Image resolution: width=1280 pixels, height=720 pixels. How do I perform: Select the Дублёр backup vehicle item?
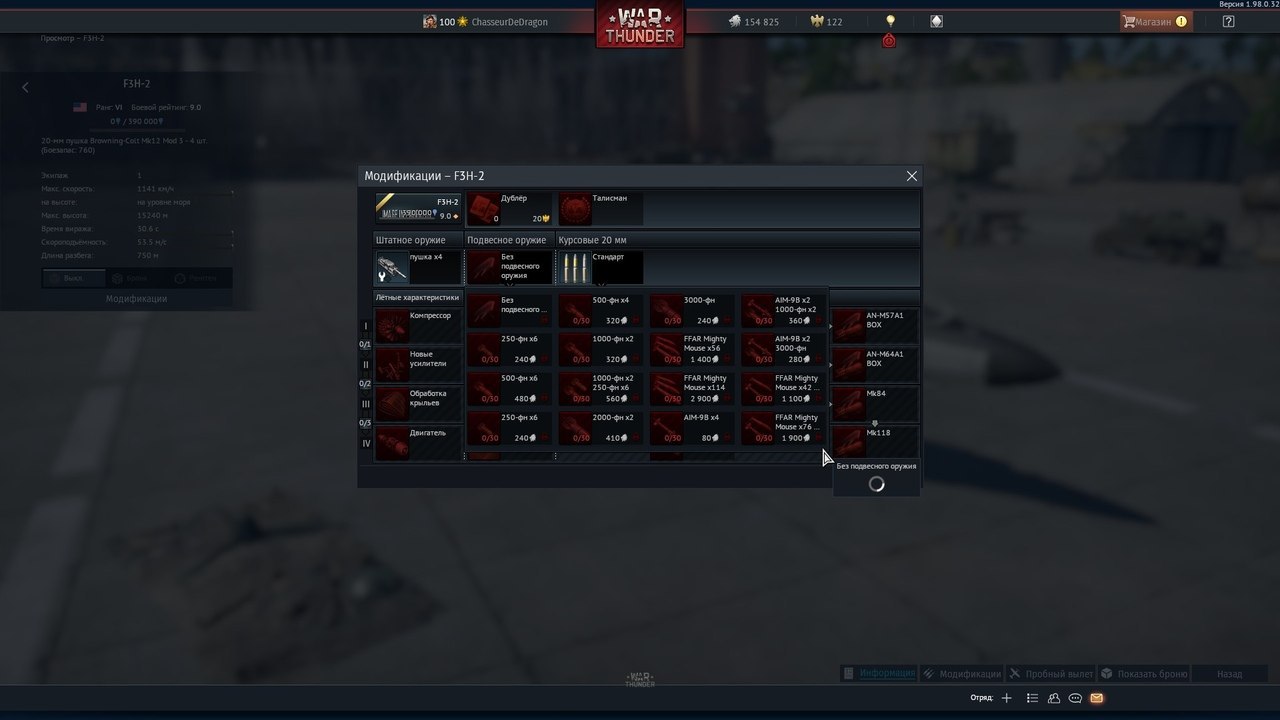coord(510,208)
